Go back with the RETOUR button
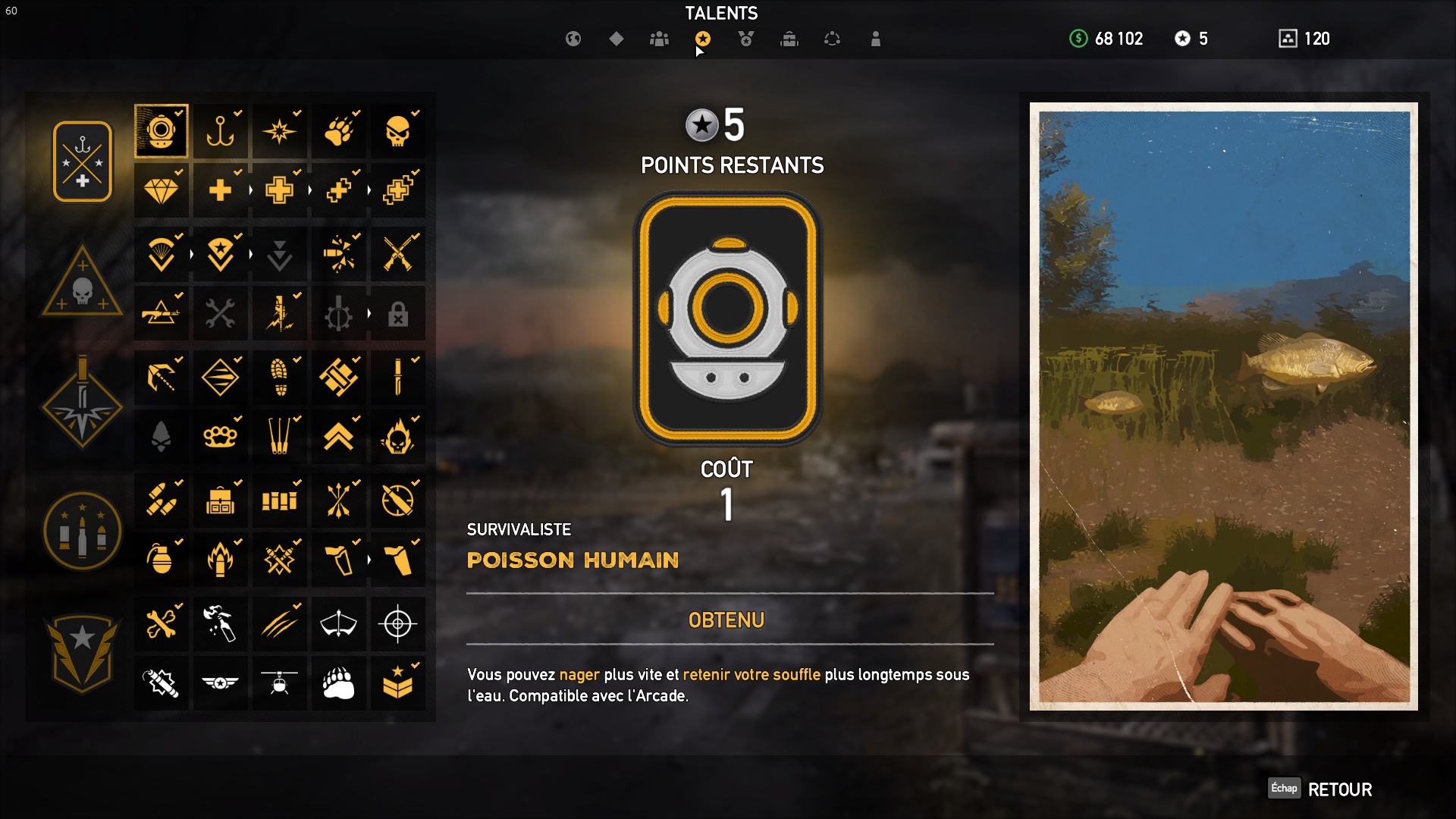Screen dimensions: 1456x819 click(1338, 789)
